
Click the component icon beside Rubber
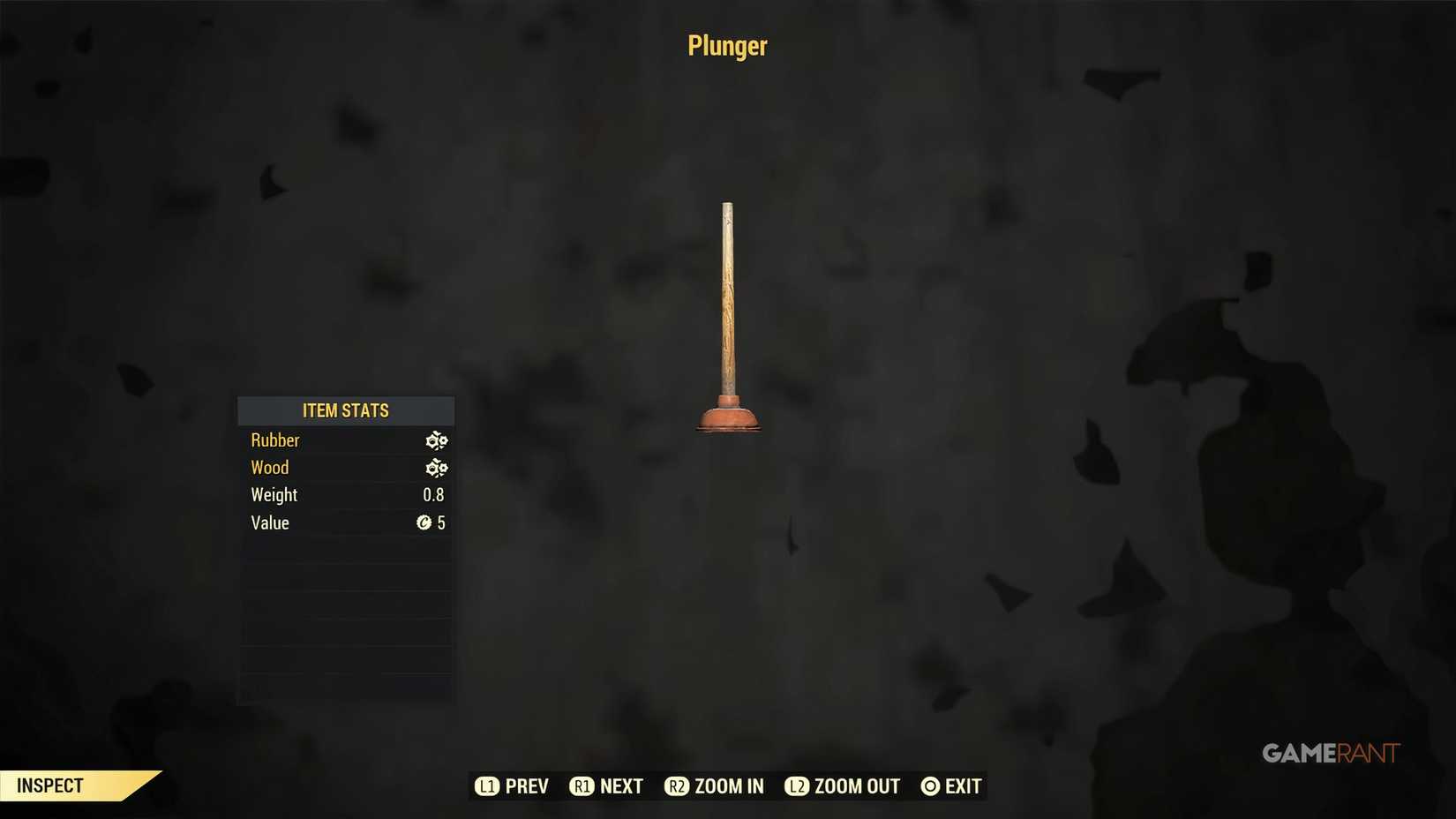point(437,440)
